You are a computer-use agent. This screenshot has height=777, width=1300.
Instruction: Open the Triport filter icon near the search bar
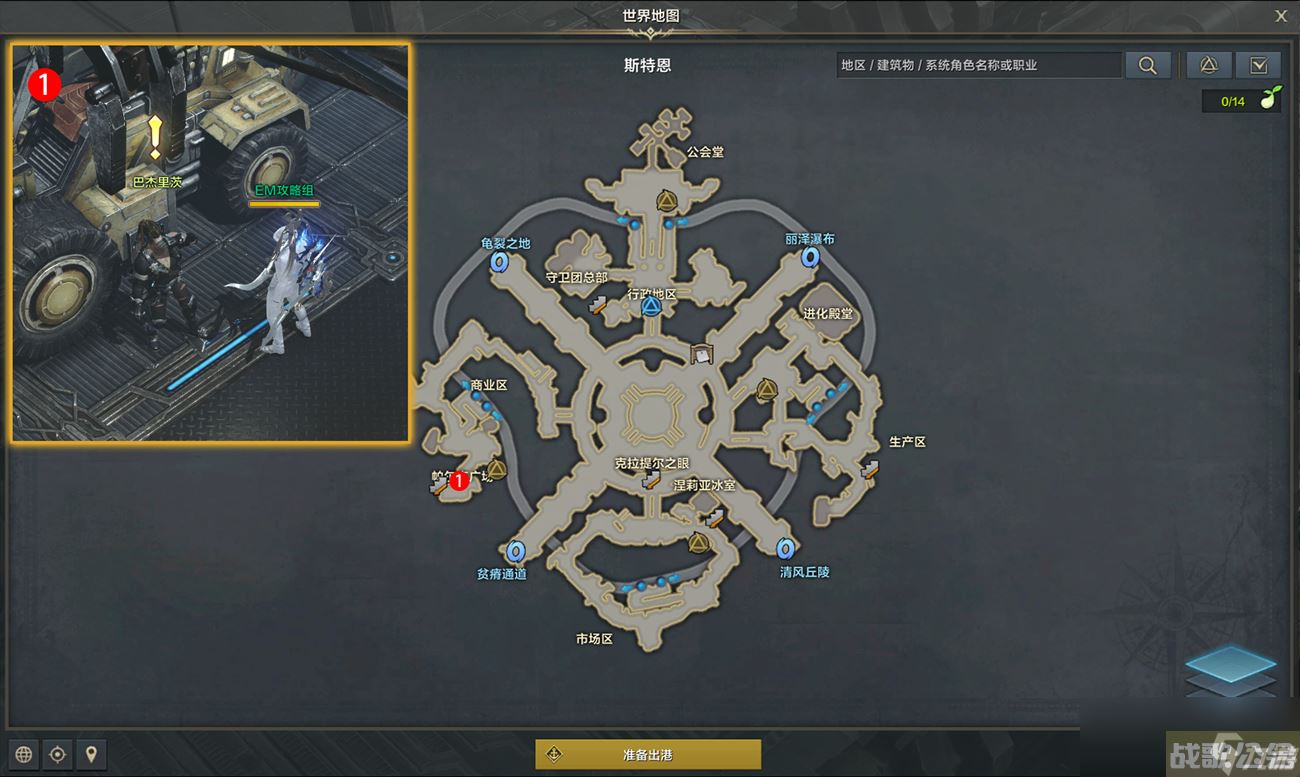click(1209, 63)
